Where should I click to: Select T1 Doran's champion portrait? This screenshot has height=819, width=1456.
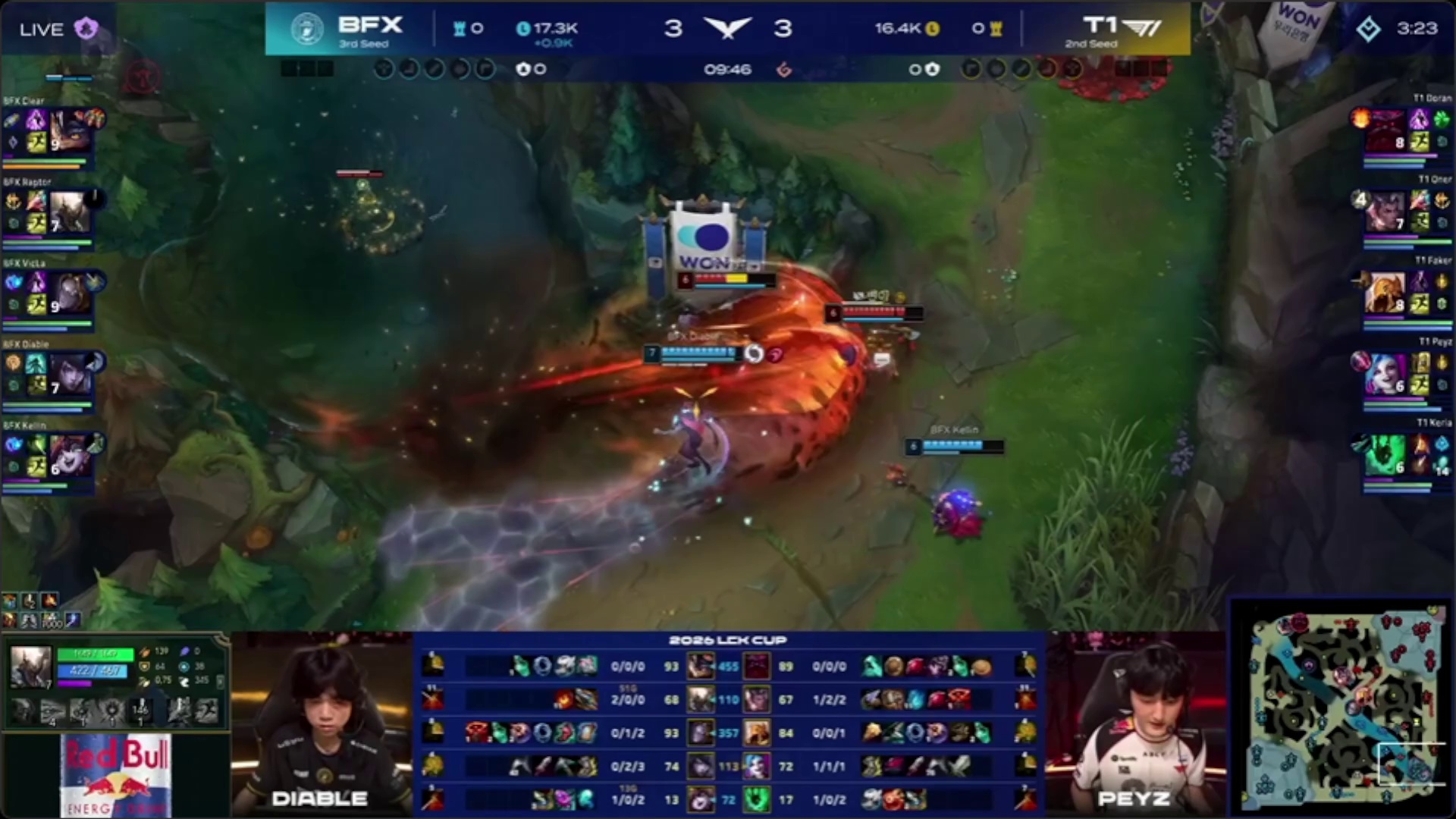coord(1385,130)
